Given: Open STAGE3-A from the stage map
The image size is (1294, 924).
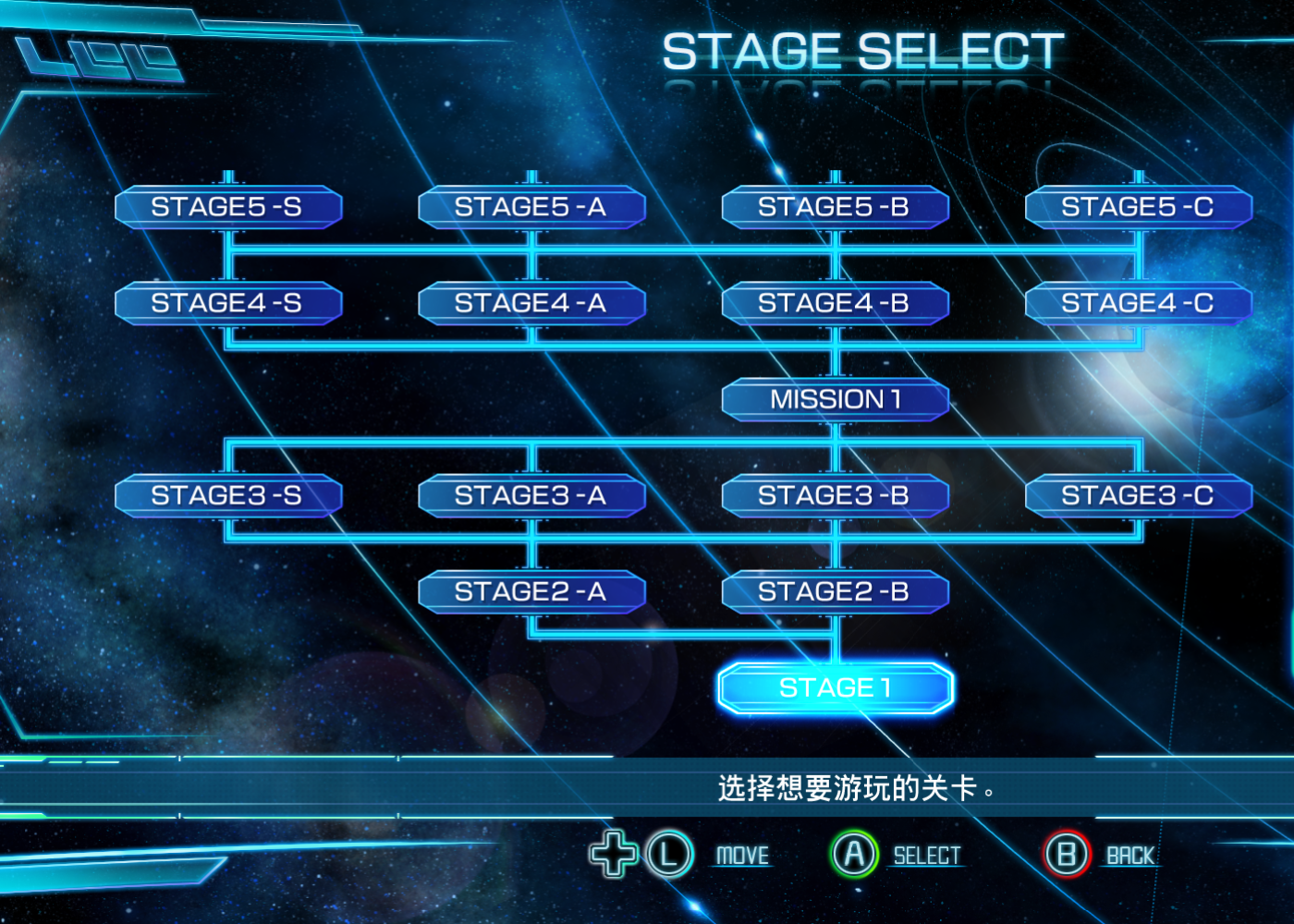Looking at the screenshot, I should pos(531,496).
